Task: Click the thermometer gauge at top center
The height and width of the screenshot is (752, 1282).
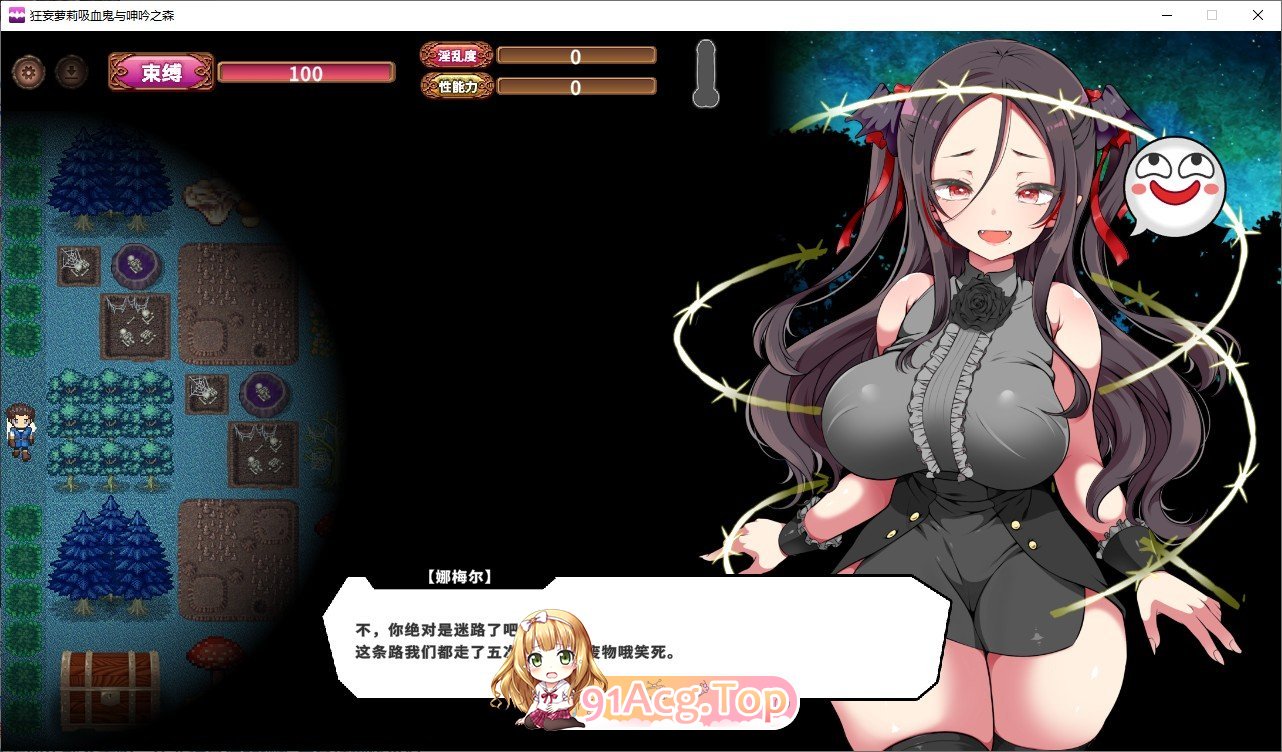Action: (706, 73)
